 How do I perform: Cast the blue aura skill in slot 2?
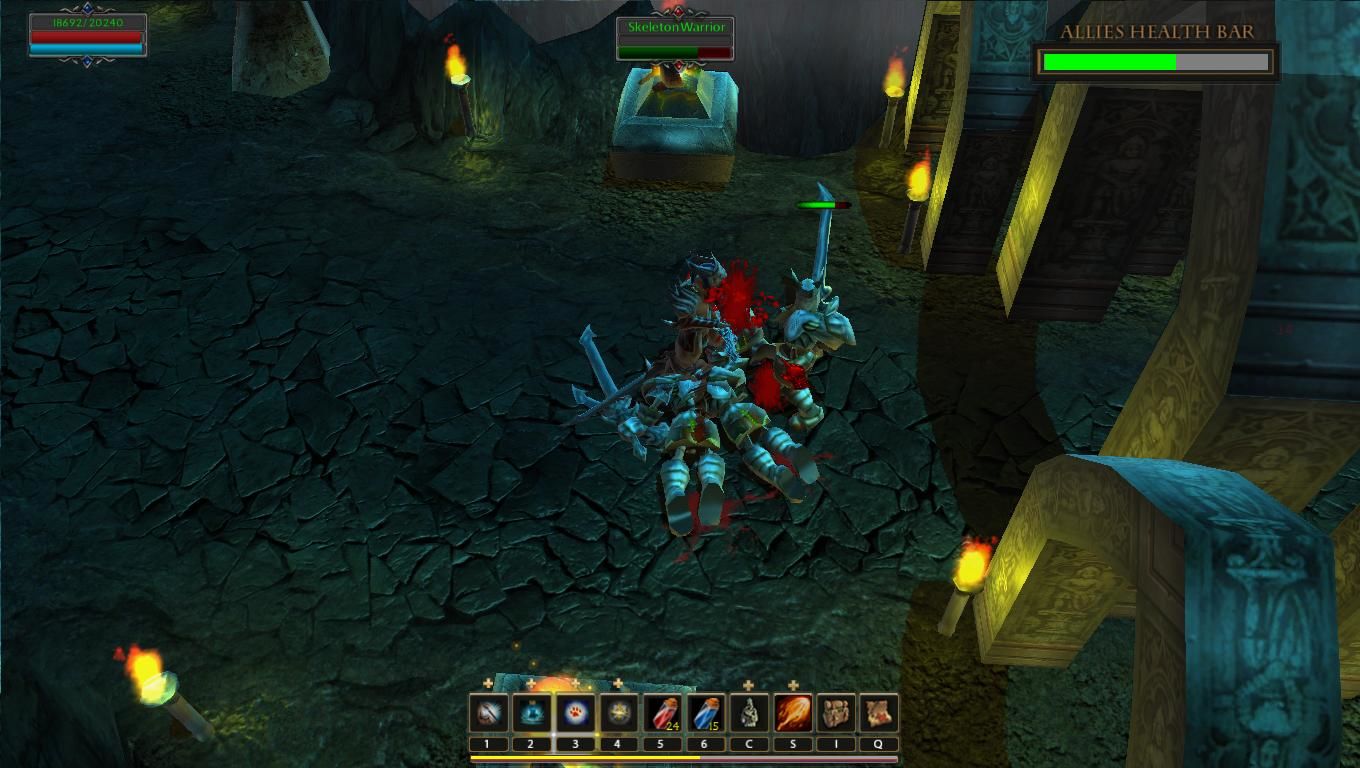click(x=531, y=714)
